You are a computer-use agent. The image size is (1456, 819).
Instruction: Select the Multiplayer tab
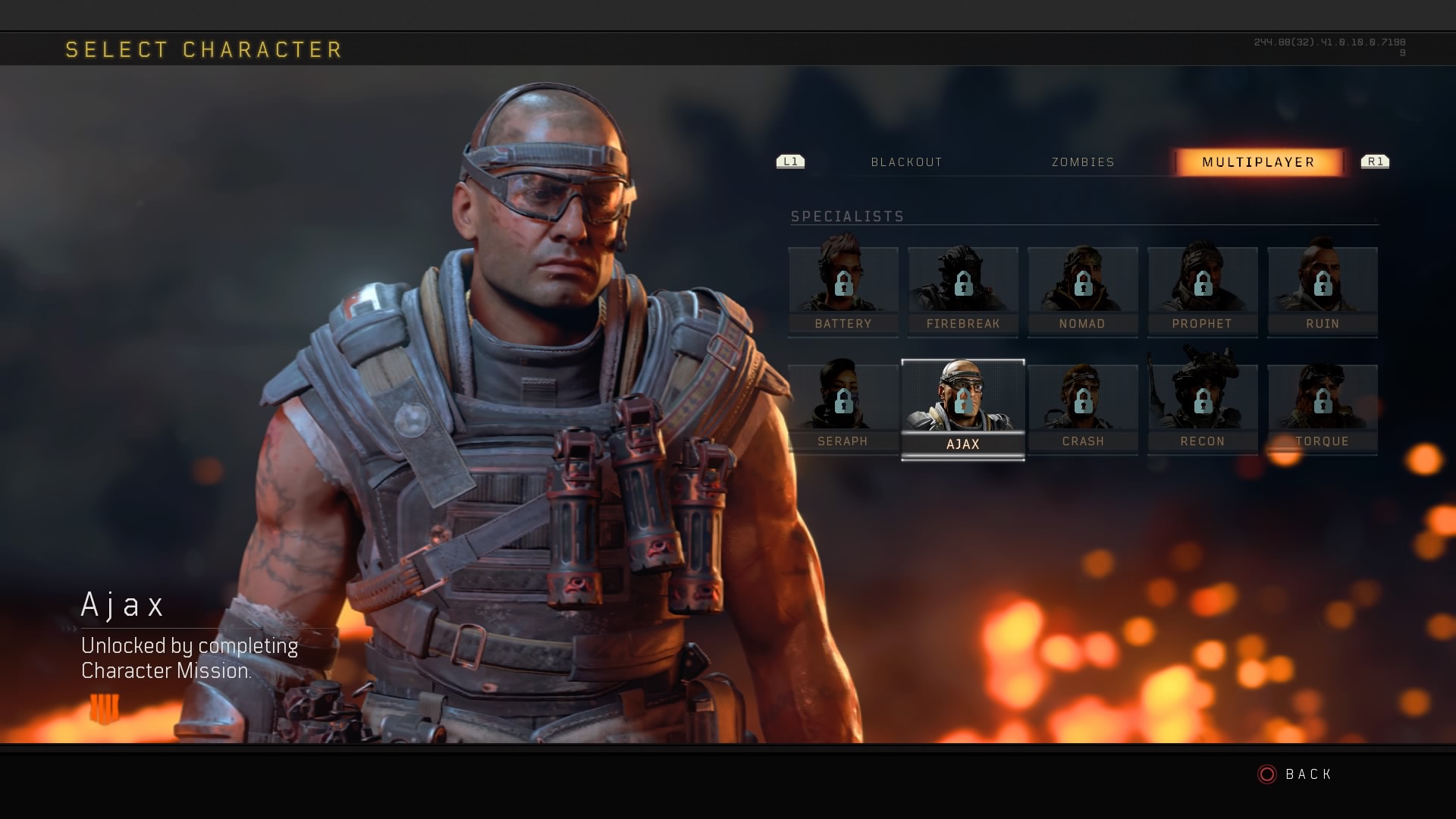click(x=1258, y=162)
